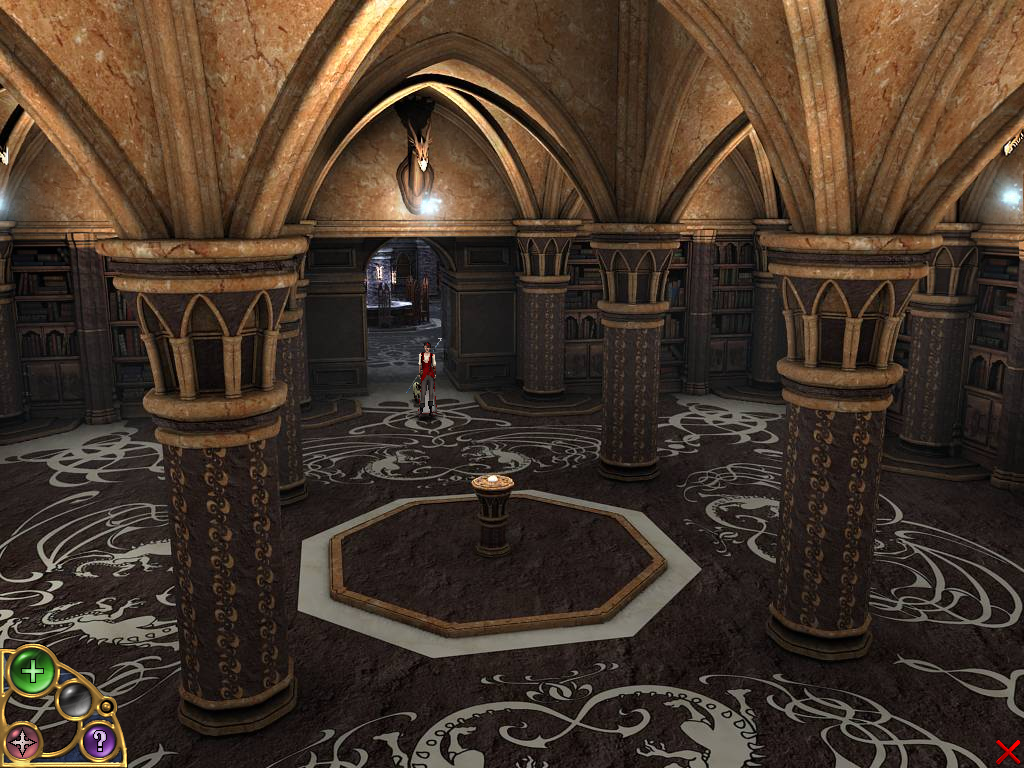The width and height of the screenshot is (1024, 768).
Task: Select the pink four-pointed star orb
Action: (22, 742)
